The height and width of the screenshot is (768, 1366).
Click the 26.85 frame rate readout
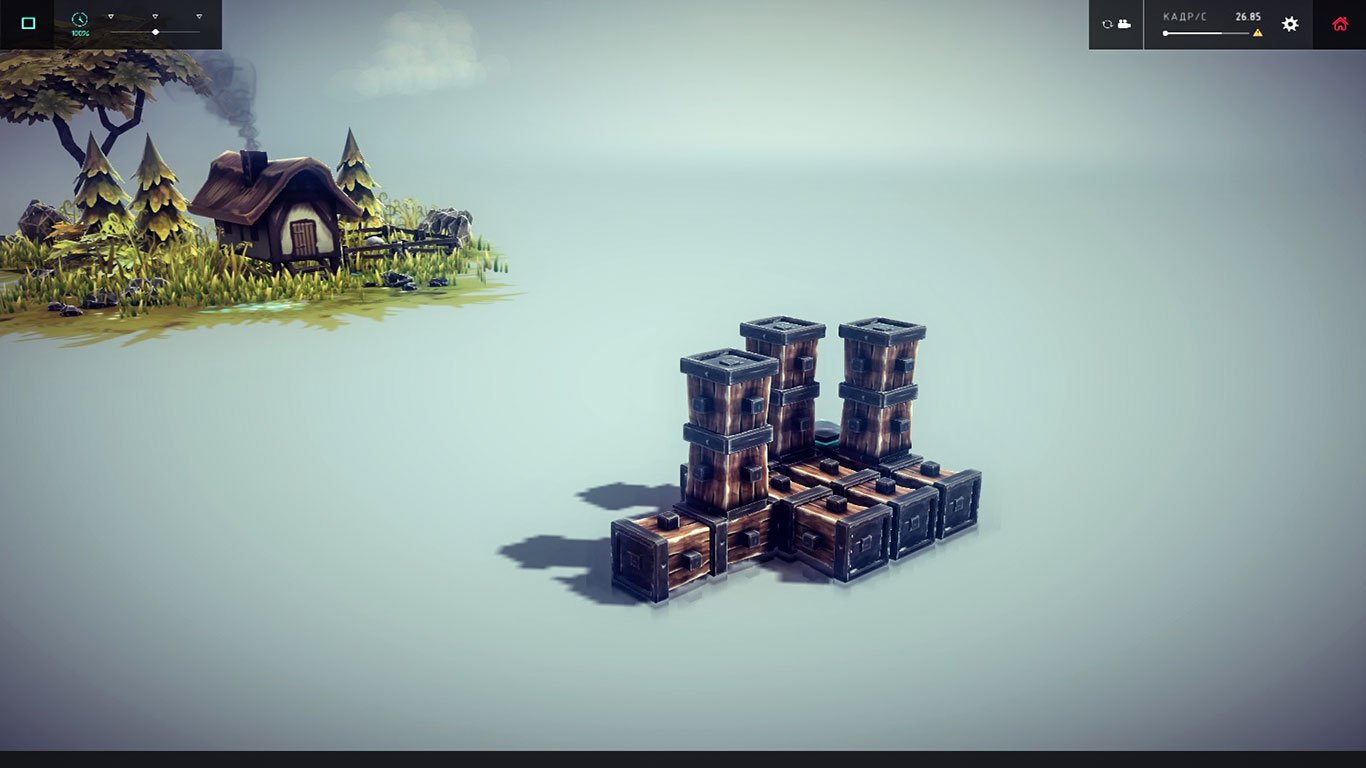(1247, 16)
